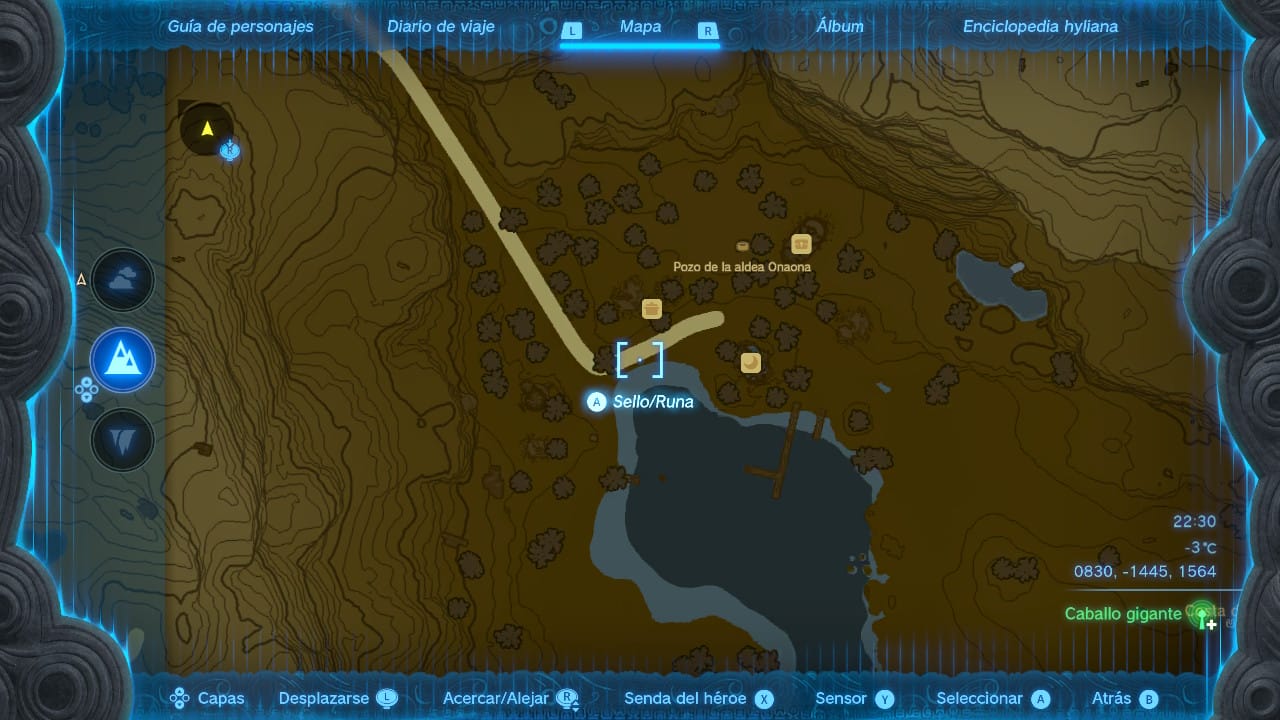Switch to the depths layer icon
1280x720 pixels.
click(123, 439)
